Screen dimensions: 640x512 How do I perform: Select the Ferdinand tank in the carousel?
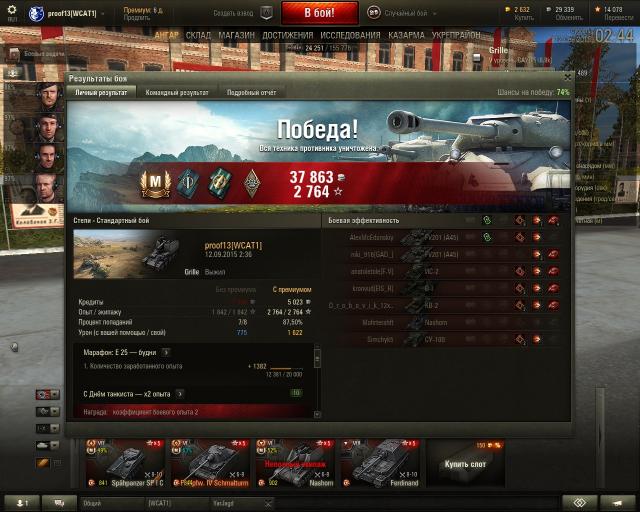(380, 462)
